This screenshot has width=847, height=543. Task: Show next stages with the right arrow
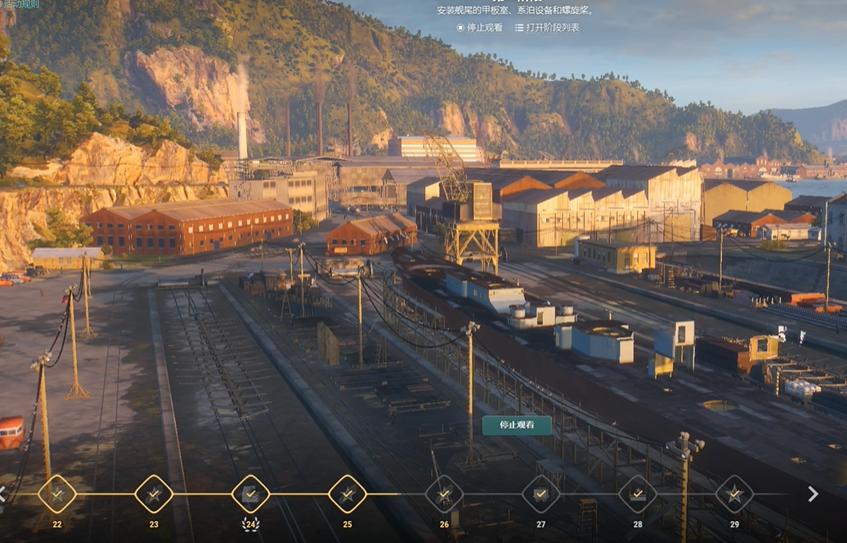pos(813,494)
